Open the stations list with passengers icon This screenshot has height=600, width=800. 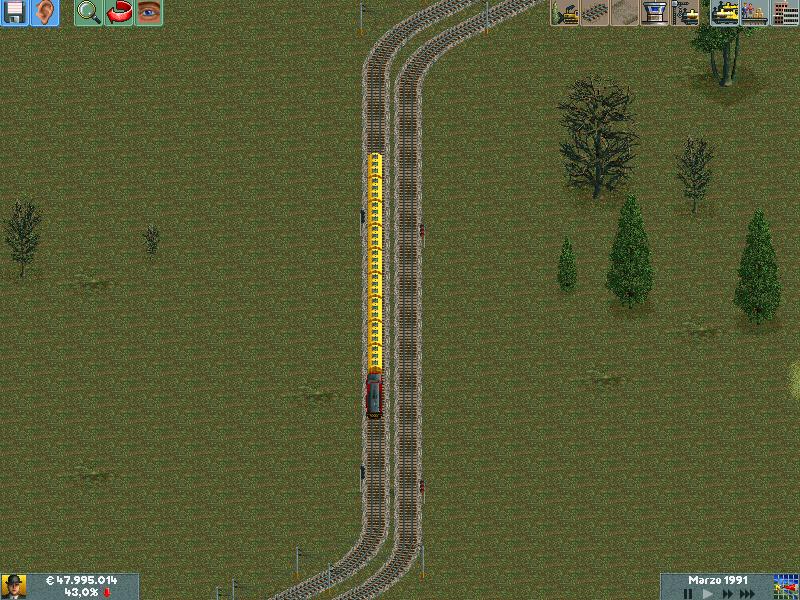[x=754, y=13]
